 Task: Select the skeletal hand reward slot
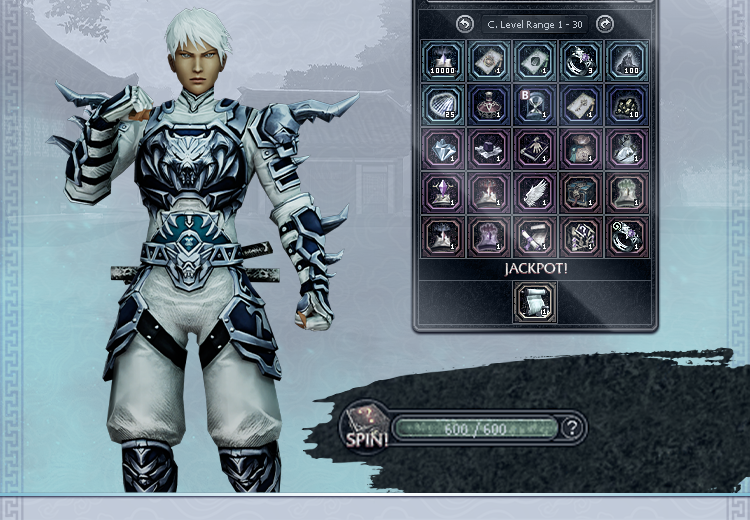[x=535, y=149]
